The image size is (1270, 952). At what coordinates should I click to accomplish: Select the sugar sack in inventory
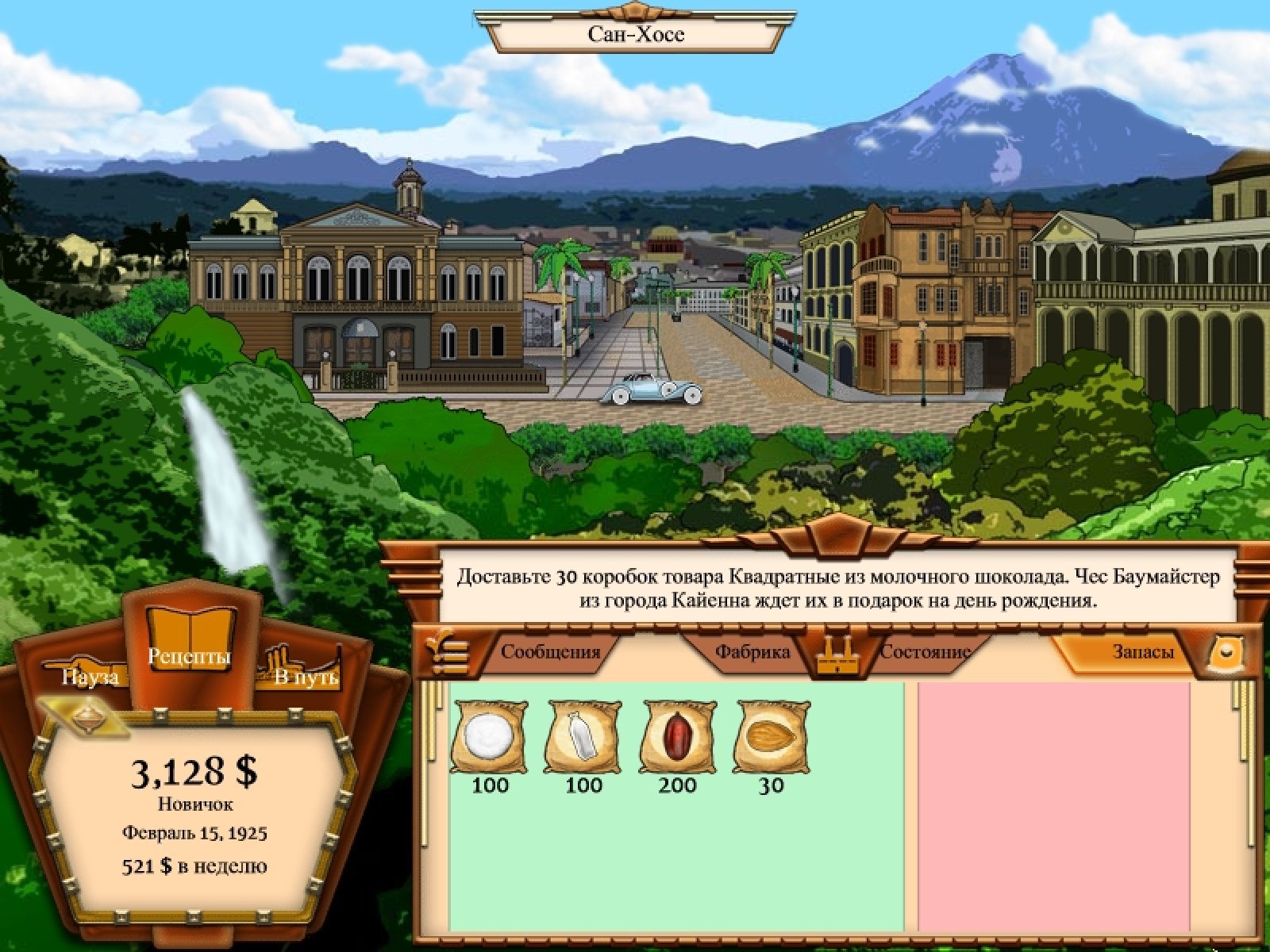tap(490, 737)
